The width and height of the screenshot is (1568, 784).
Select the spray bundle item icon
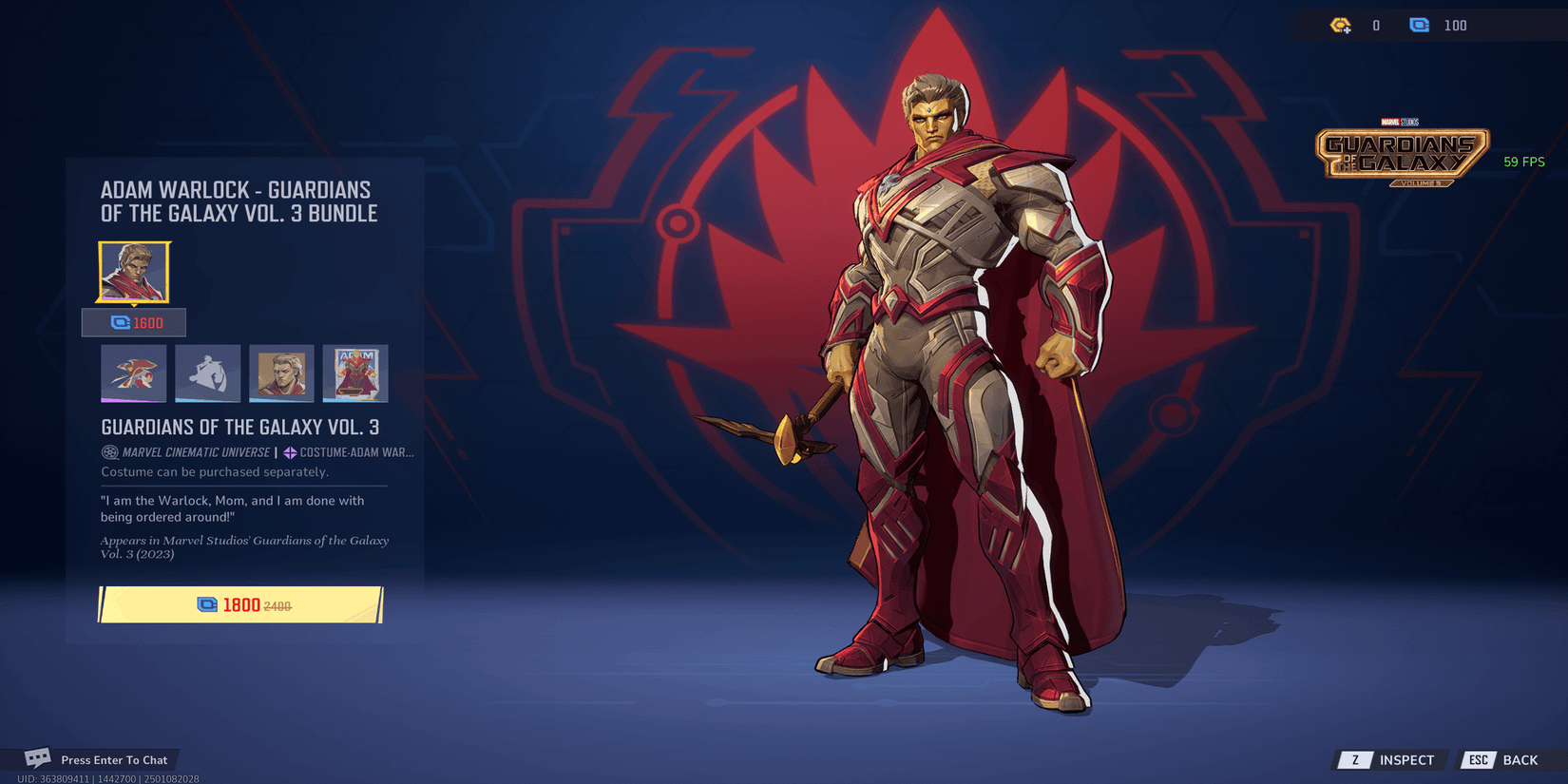point(133,373)
